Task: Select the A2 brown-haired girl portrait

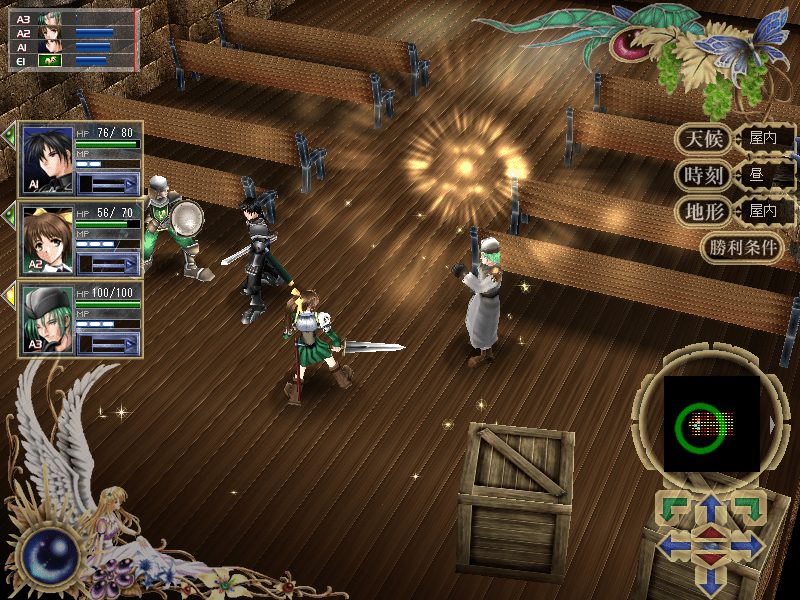Action: tap(47, 239)
